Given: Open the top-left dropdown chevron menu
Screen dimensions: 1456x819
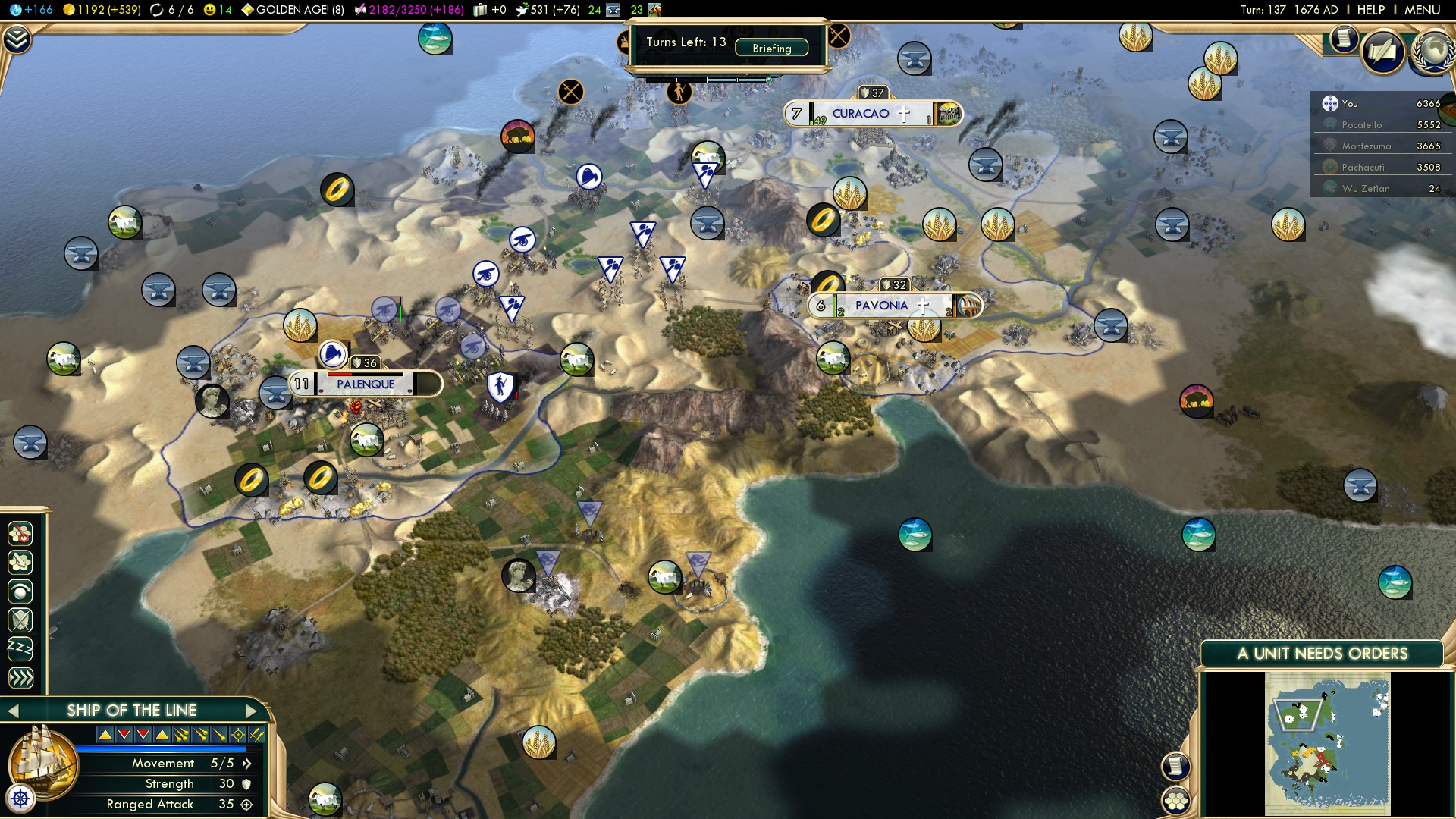Looking at the screenshot, I should [17, 39].
